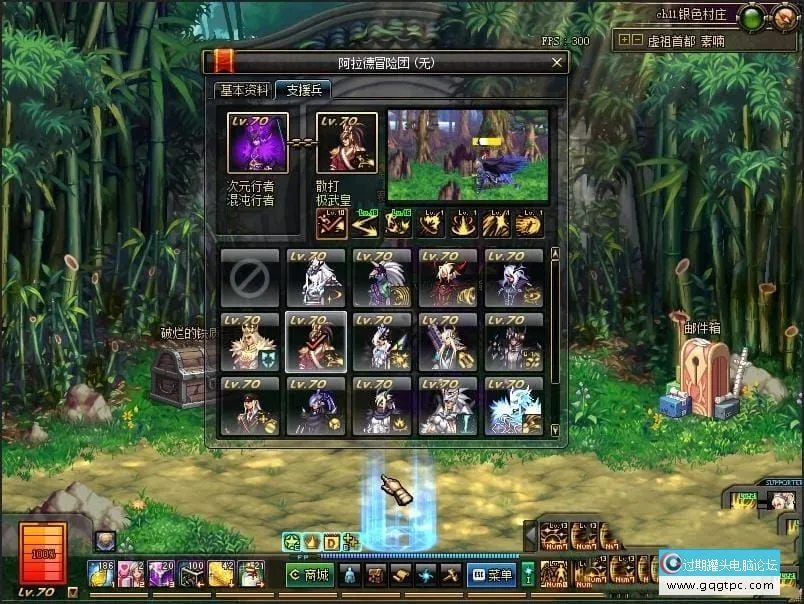Select the 支援兵 tab
This screenshot has width=804, height=604.
point(304,90)
